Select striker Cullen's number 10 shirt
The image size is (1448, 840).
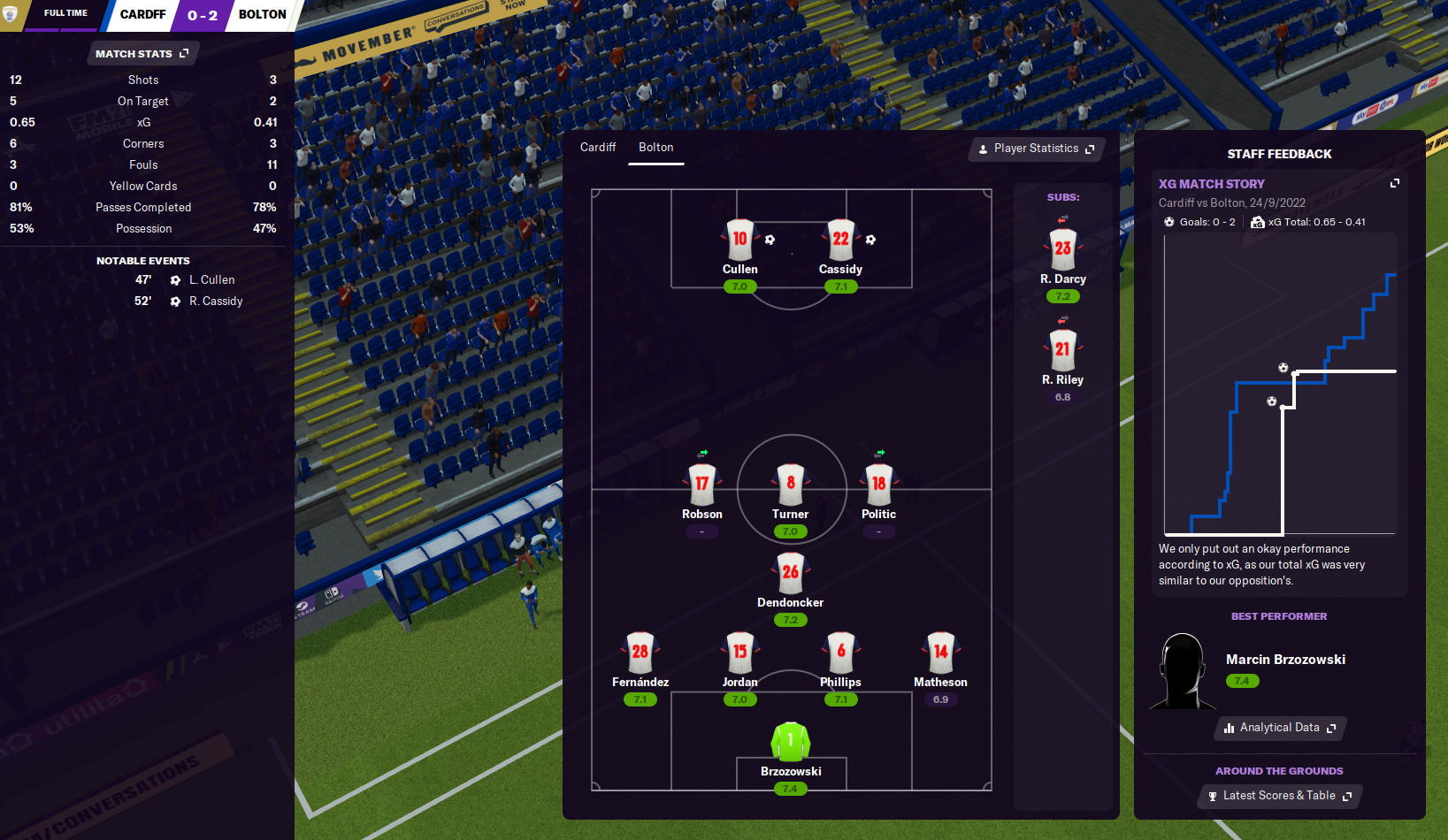point(739,239)
